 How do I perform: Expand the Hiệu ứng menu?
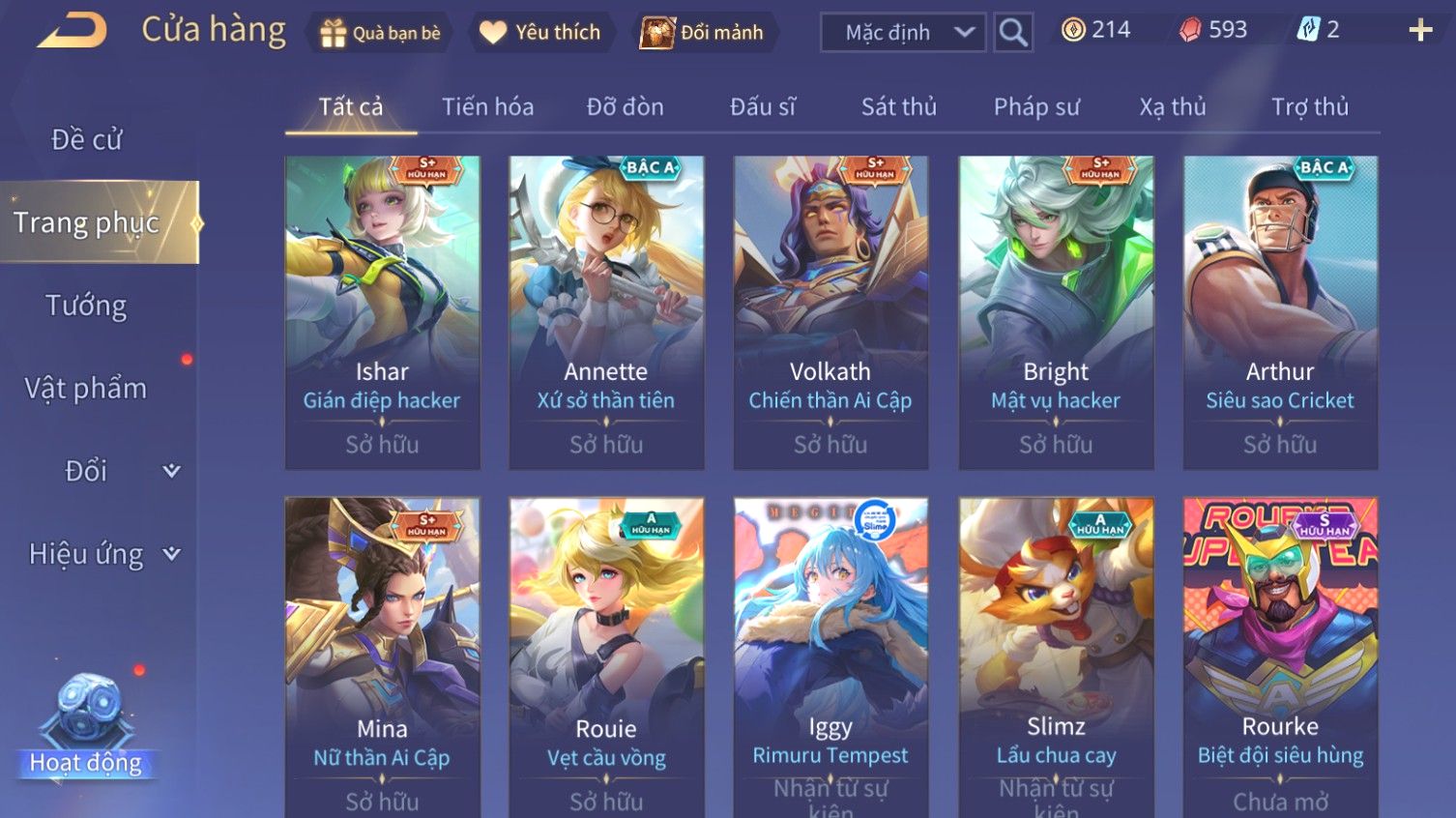point(103,554)
